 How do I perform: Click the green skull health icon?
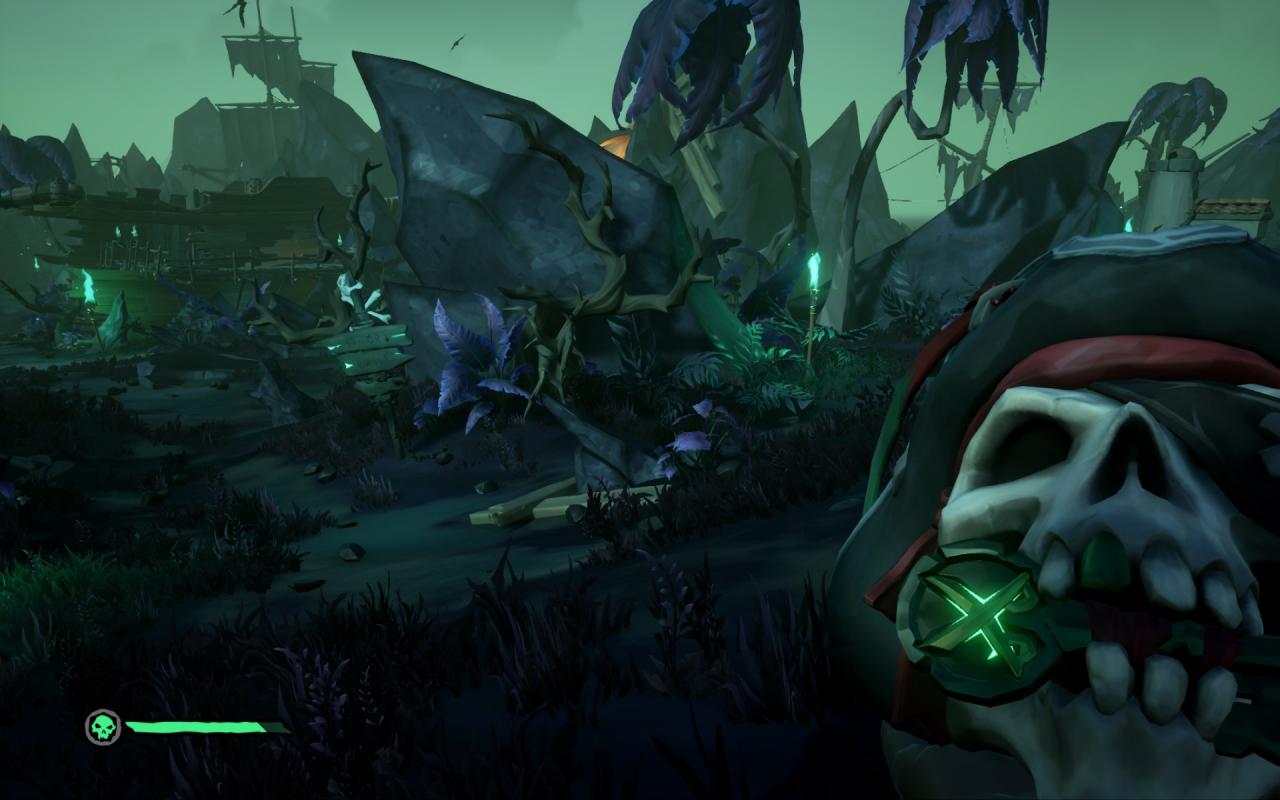(x=103, y=727)
